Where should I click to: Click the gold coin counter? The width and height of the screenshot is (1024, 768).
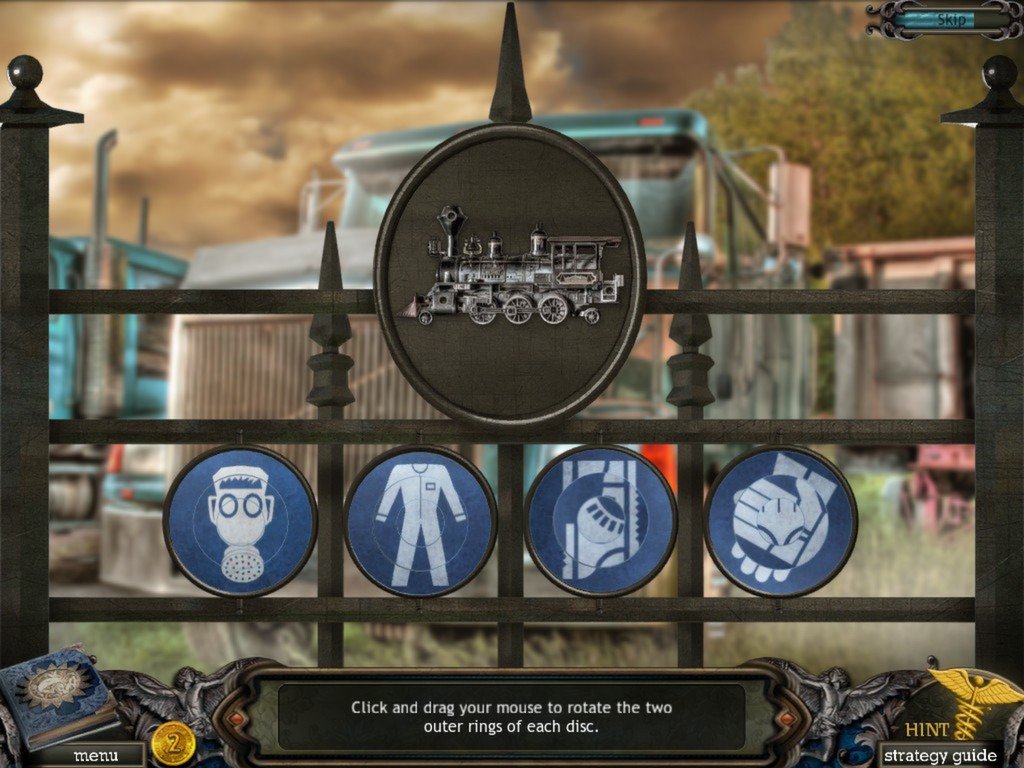[174, 744]
